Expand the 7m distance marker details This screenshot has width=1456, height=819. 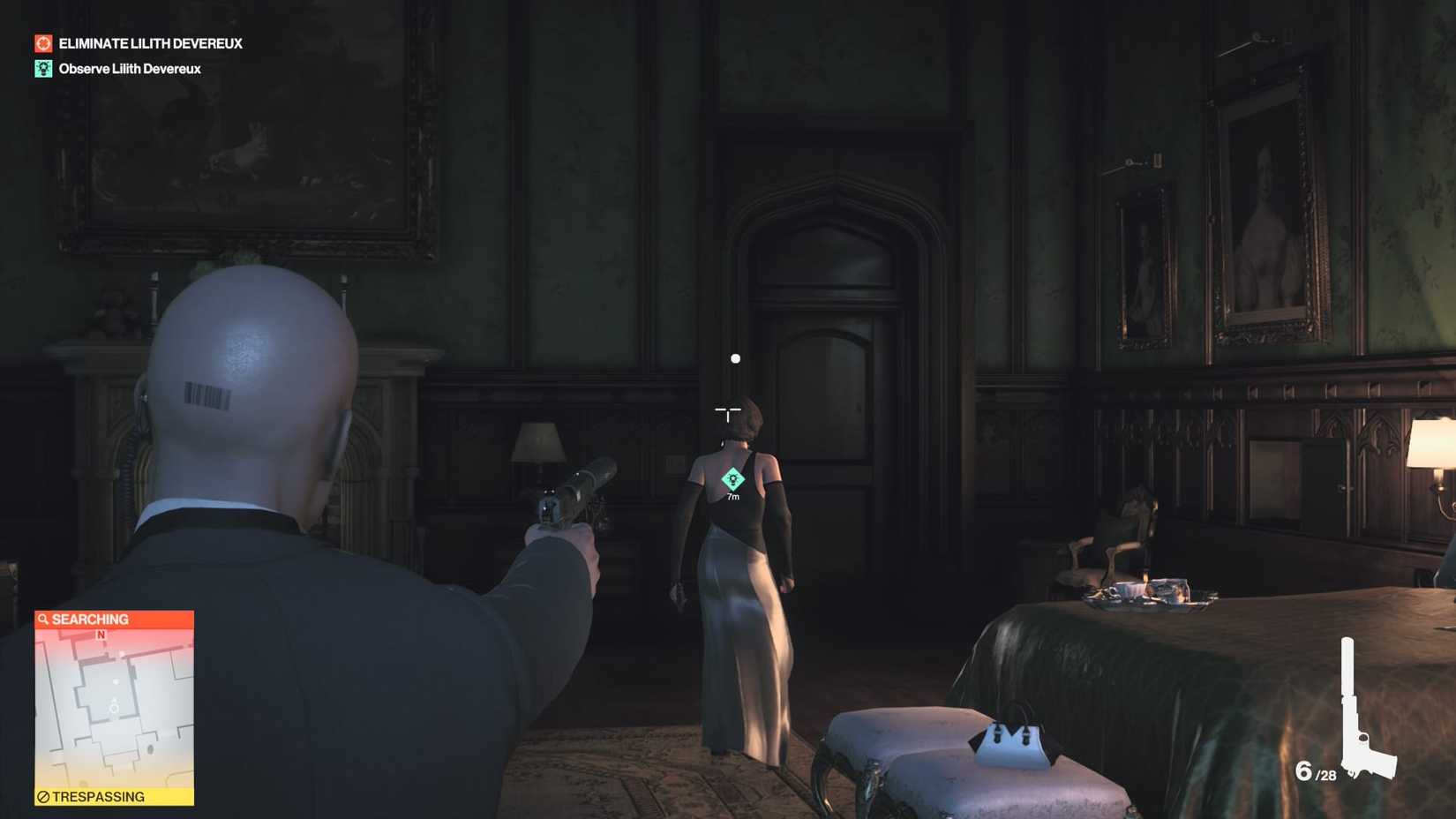(x=732, y=495)
